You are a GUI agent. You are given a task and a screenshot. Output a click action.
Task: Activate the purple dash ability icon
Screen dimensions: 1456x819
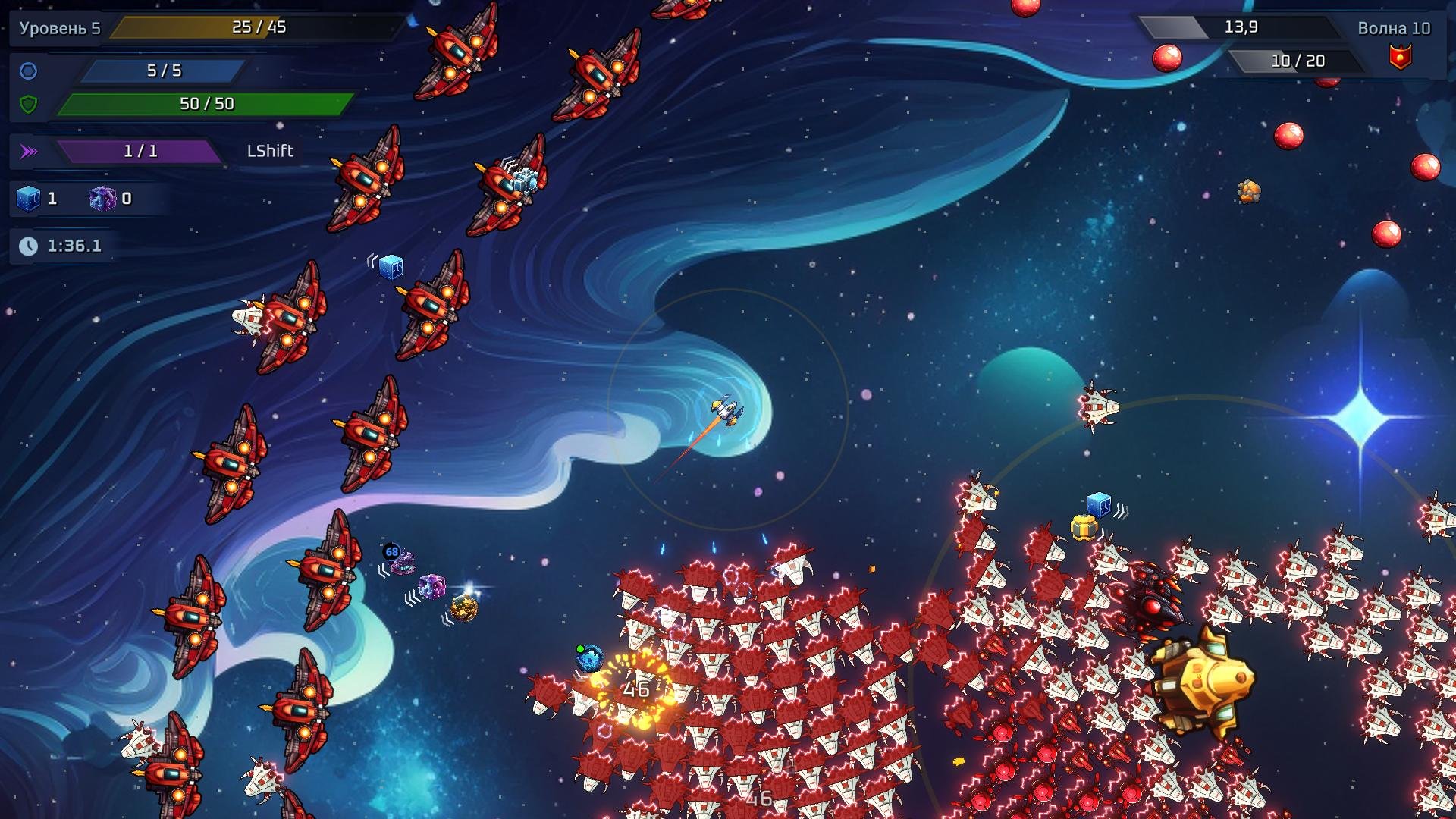tap(29, 151)
